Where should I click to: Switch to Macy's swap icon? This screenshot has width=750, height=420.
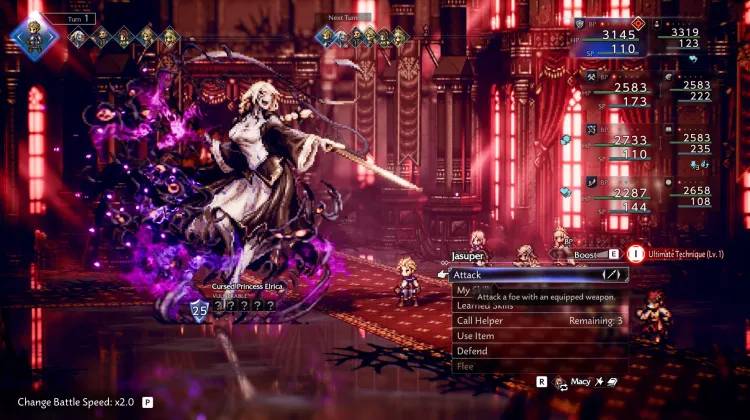[561, 382]
